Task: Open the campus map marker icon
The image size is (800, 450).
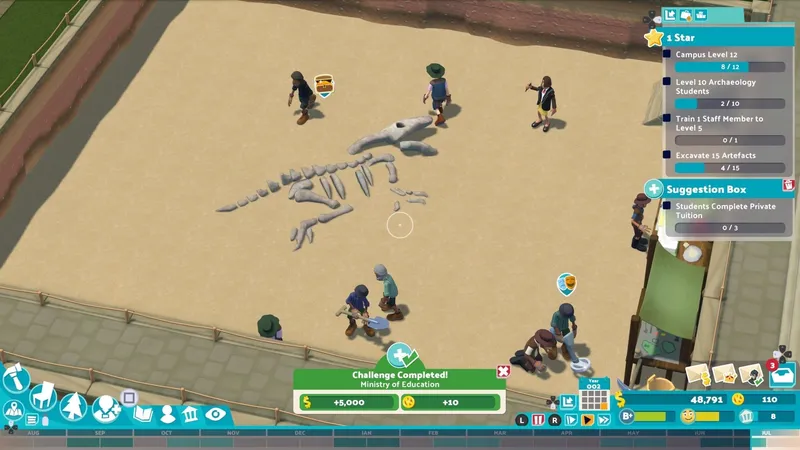Action: [x=14, y=410]
